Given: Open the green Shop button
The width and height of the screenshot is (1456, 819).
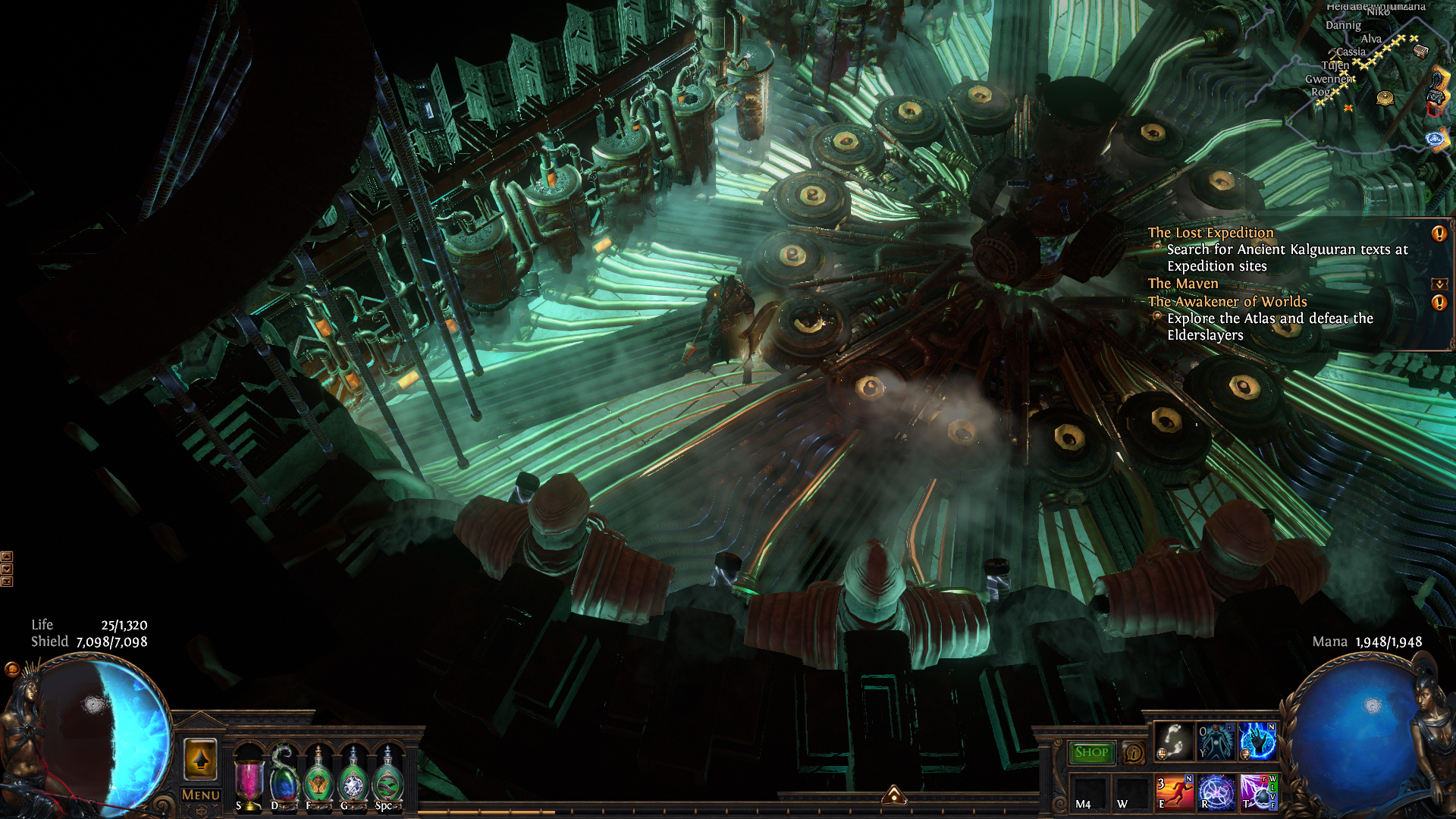Looking at the screenshot, I should click(1091, 752).
